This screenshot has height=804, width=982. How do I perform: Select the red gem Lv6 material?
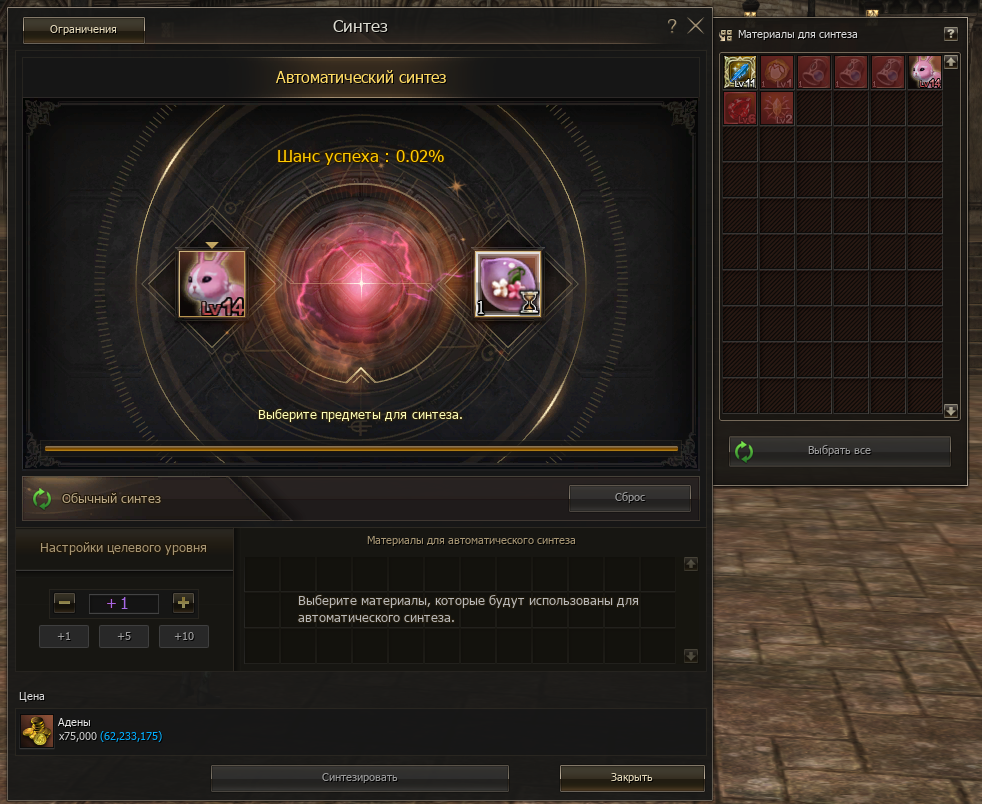point(740,108)
